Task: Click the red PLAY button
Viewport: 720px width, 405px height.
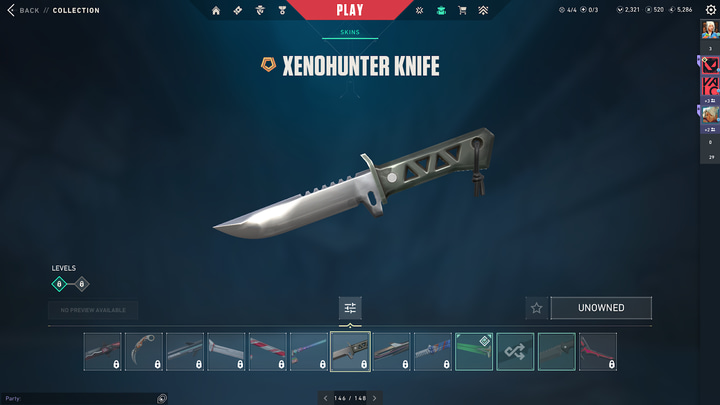Action: coord(350,10)
